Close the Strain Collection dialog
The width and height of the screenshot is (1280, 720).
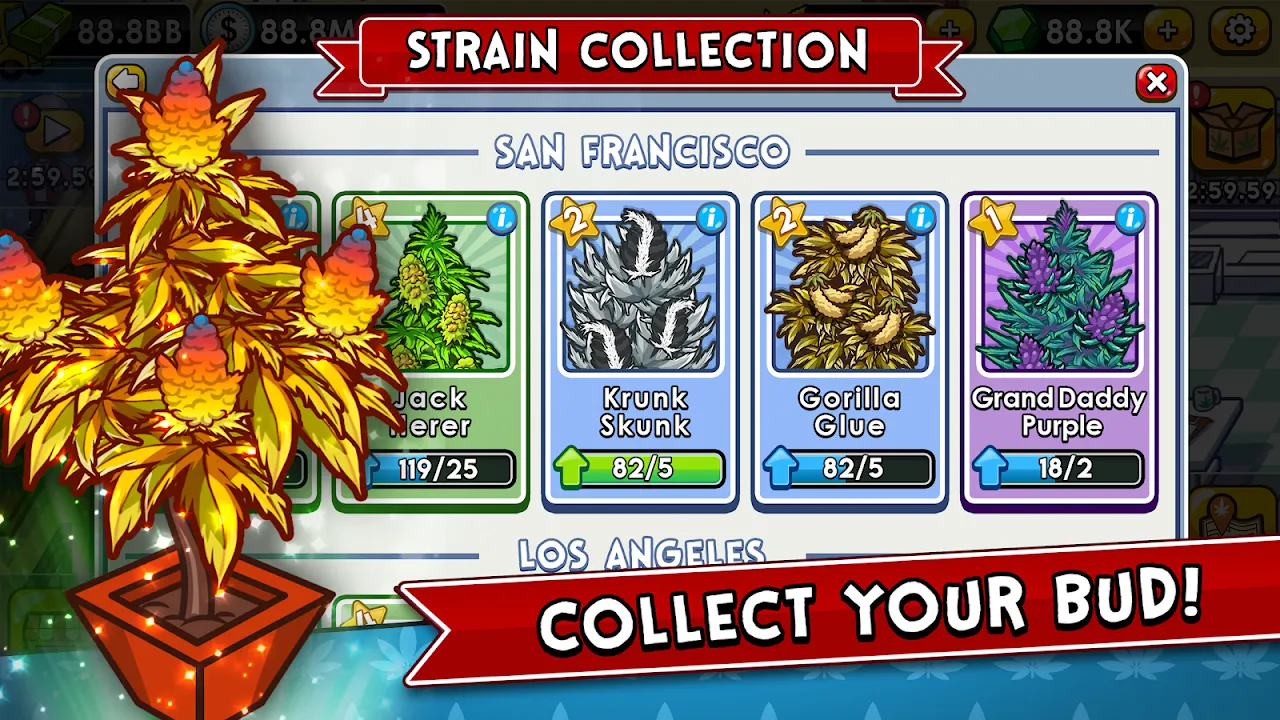(x=1156, y=84)
